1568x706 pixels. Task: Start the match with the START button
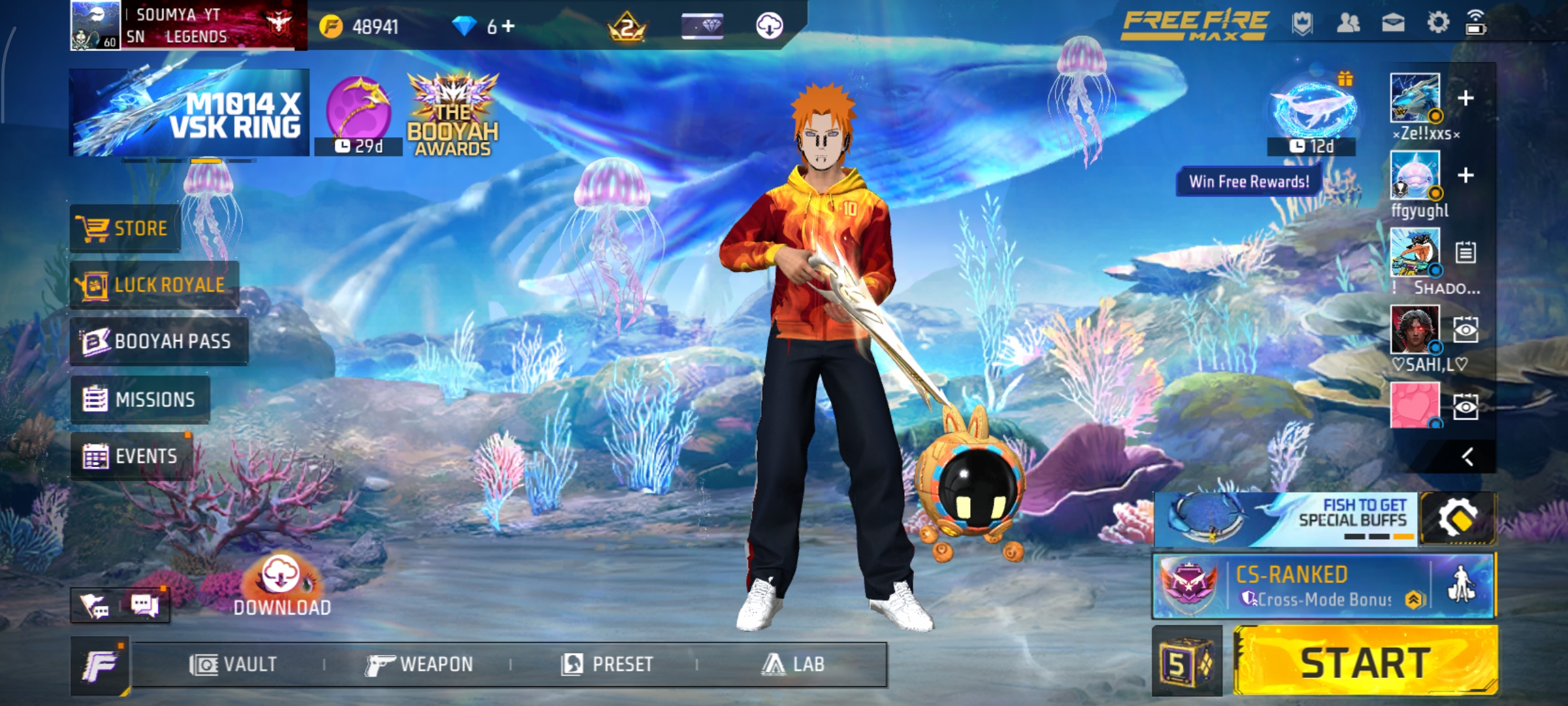[x=1365, y=662]
